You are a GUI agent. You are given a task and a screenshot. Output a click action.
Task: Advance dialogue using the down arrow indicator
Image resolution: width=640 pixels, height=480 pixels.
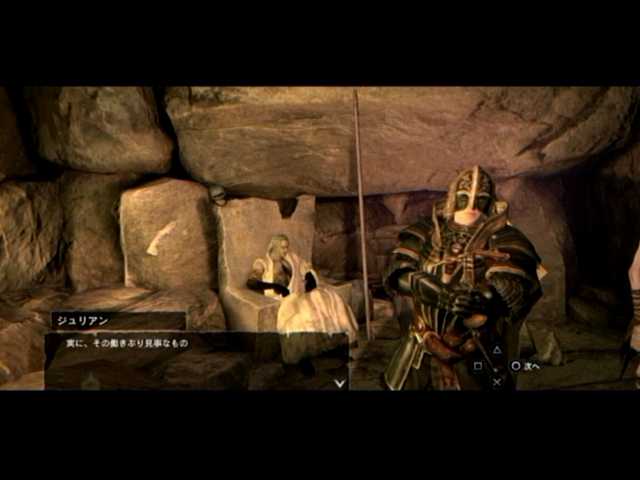340,381
